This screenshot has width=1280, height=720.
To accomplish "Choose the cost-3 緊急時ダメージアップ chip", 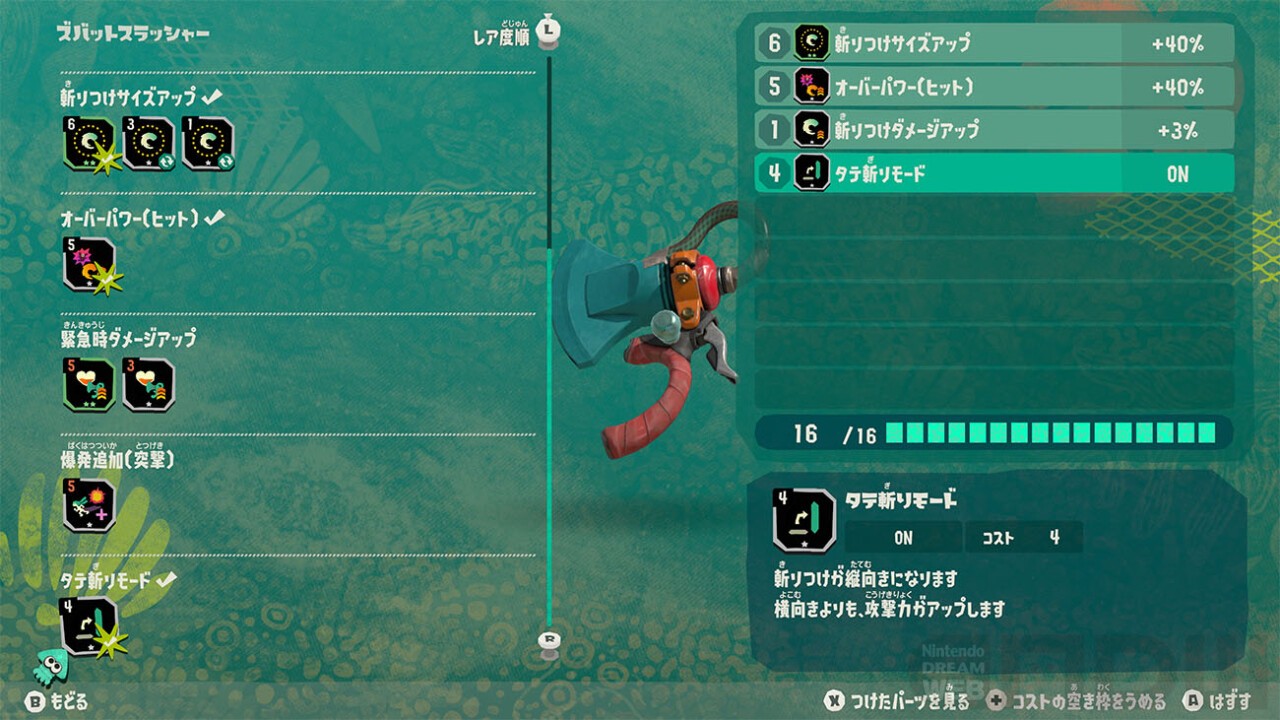I will click(149, 385).
